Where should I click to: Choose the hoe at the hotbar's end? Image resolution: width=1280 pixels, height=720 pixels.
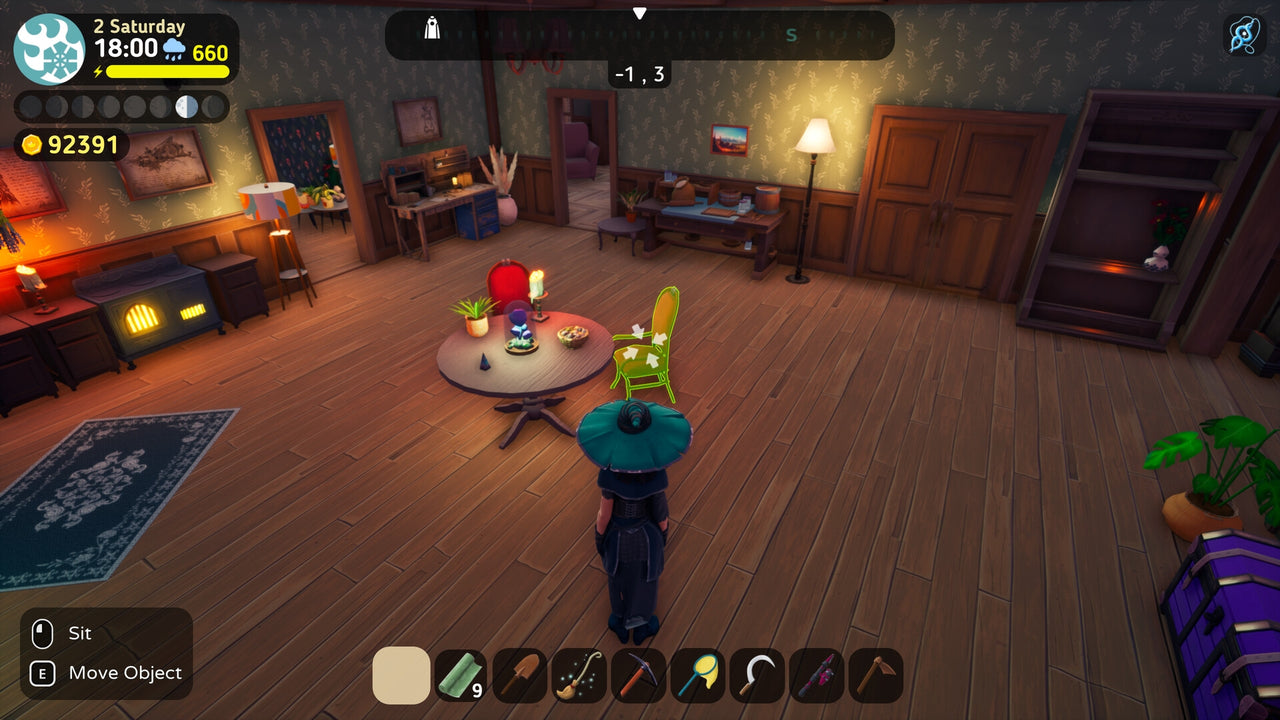click(x=877, y=673)
